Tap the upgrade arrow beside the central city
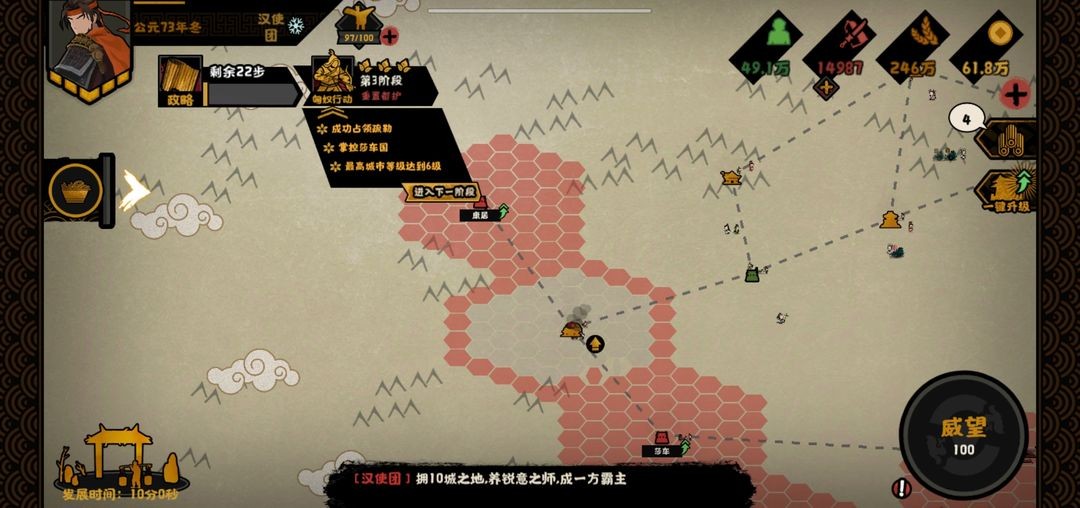 [595, 344]
